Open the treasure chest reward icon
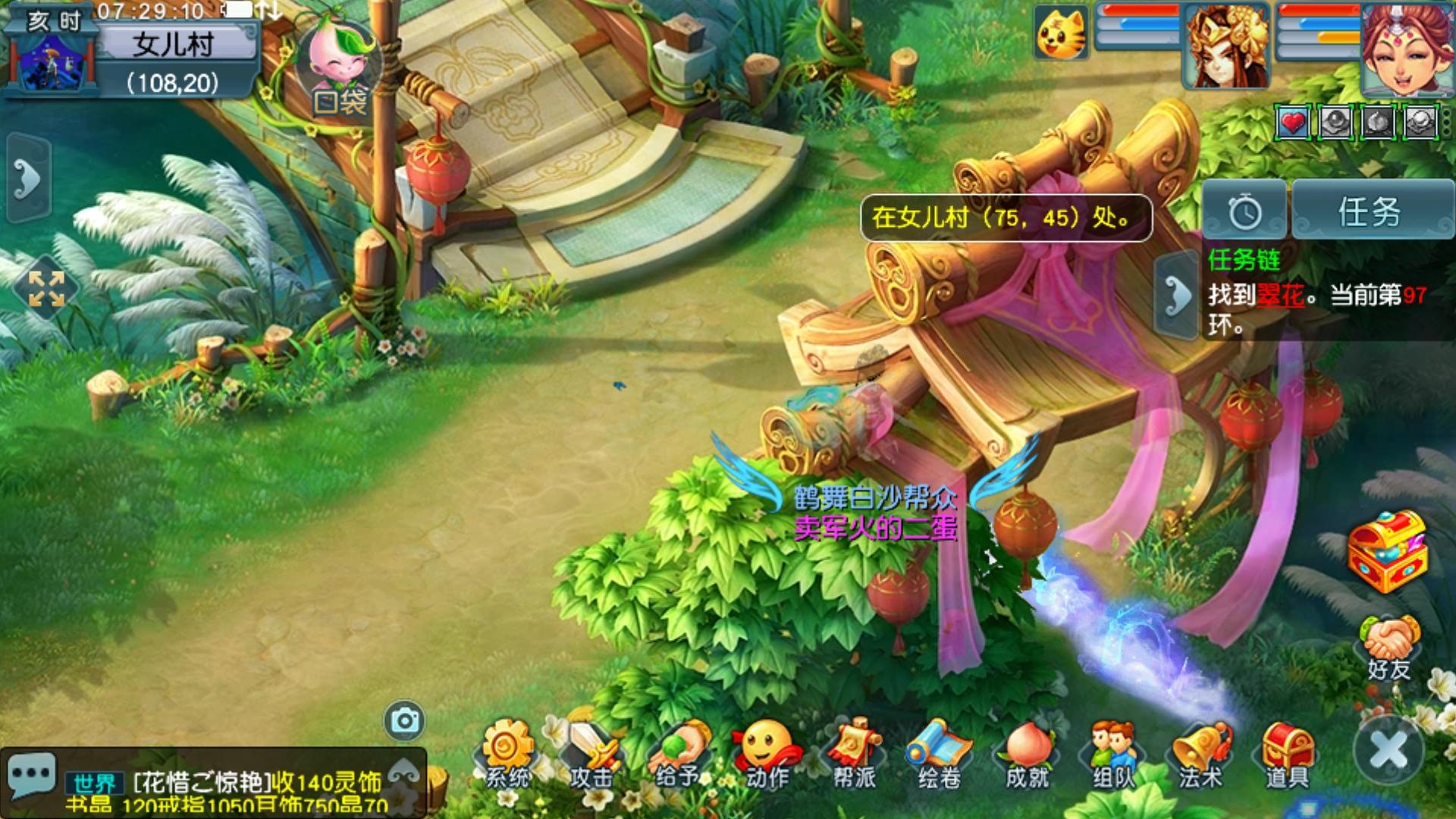This screenshot has width=1456, height=819. tap(1387, 551)
